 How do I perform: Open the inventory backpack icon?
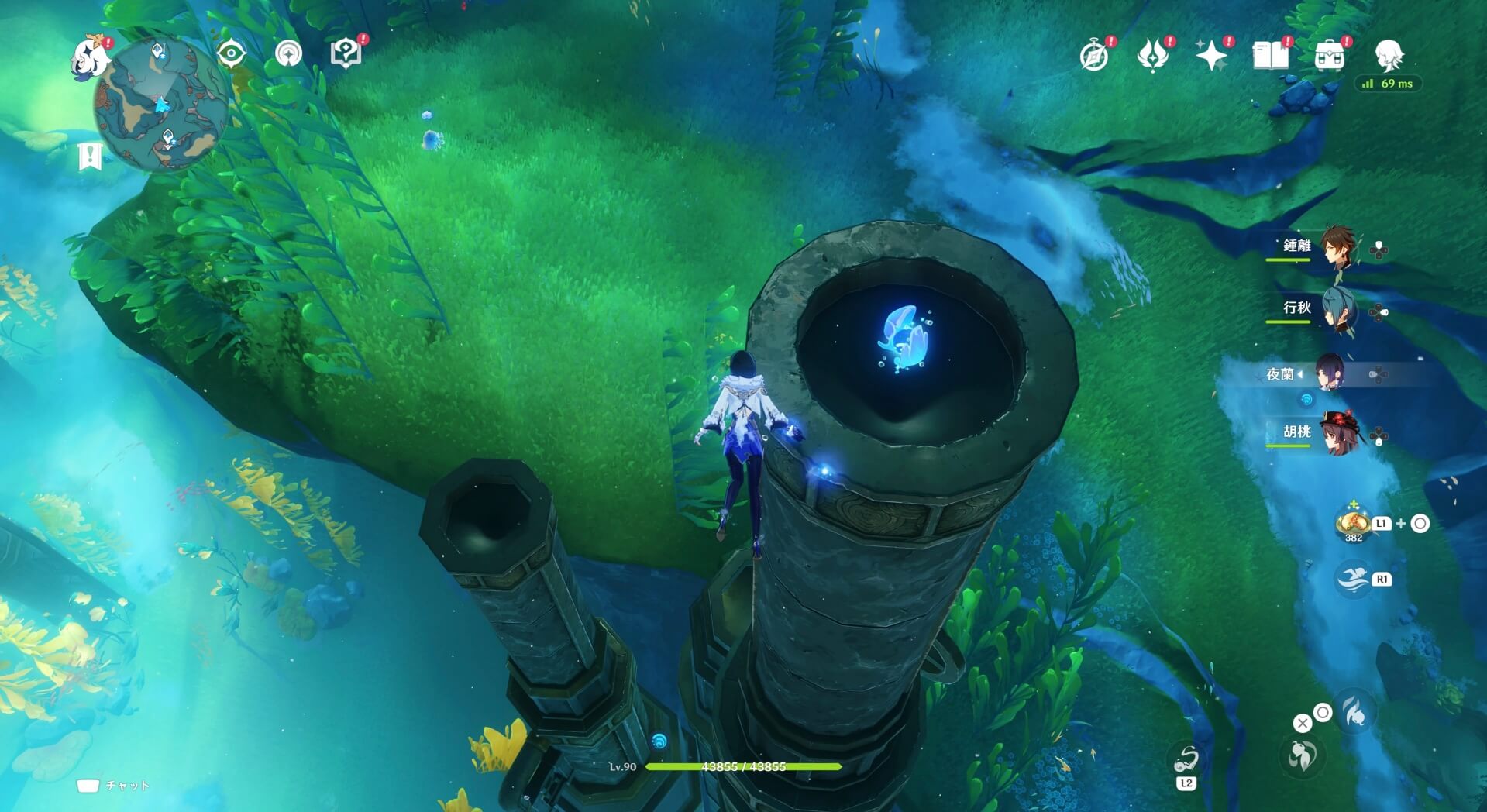coord(1330,56)
